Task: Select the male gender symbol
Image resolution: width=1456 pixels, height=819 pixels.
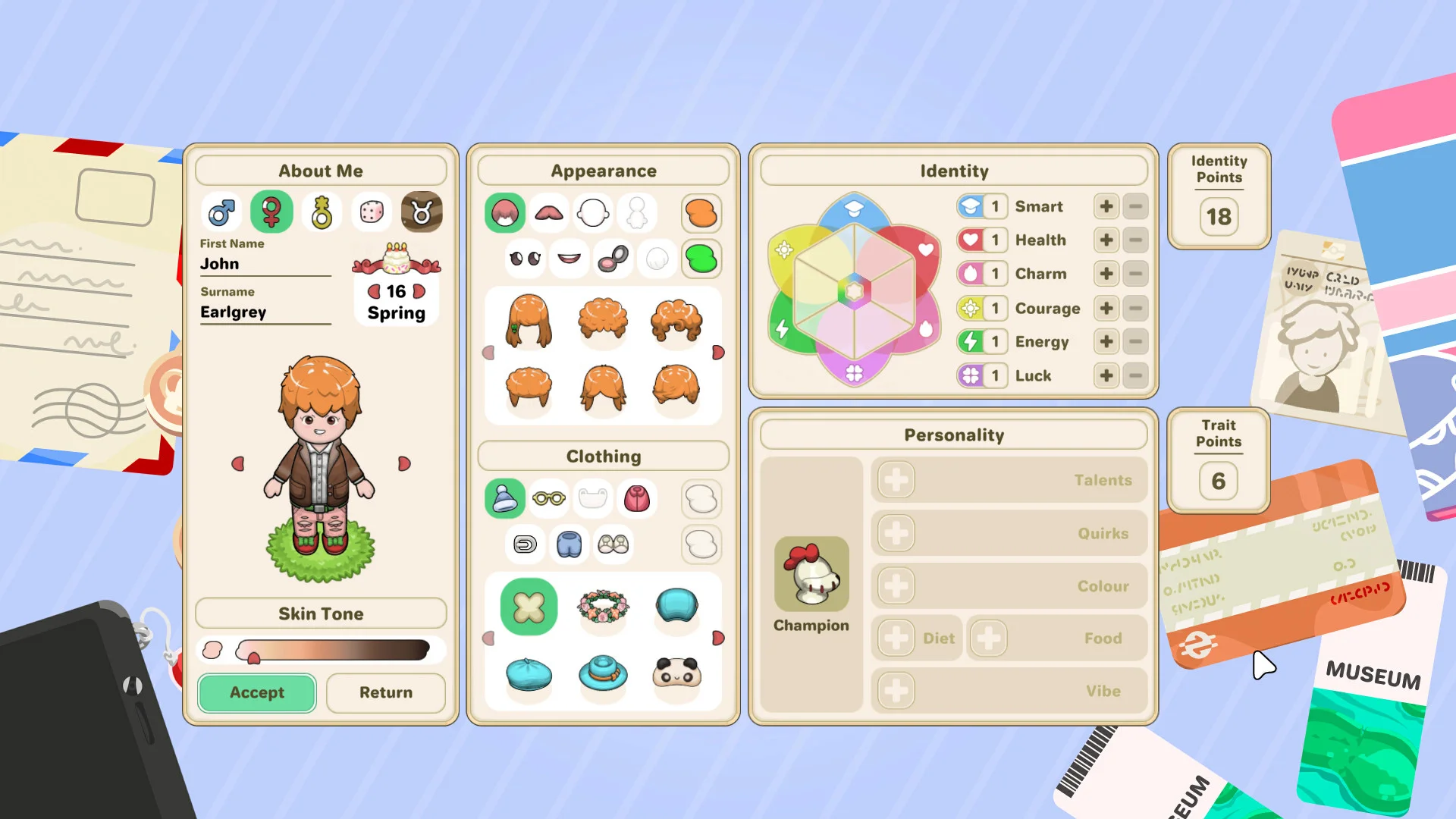Action: pyautogui.click(x=221, y=212)
